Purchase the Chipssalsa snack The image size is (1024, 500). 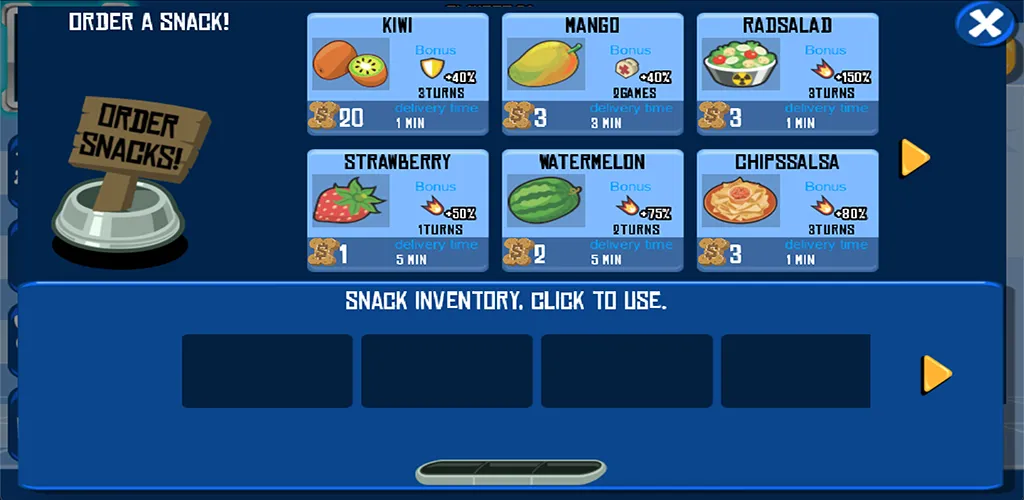click(787, 210)
